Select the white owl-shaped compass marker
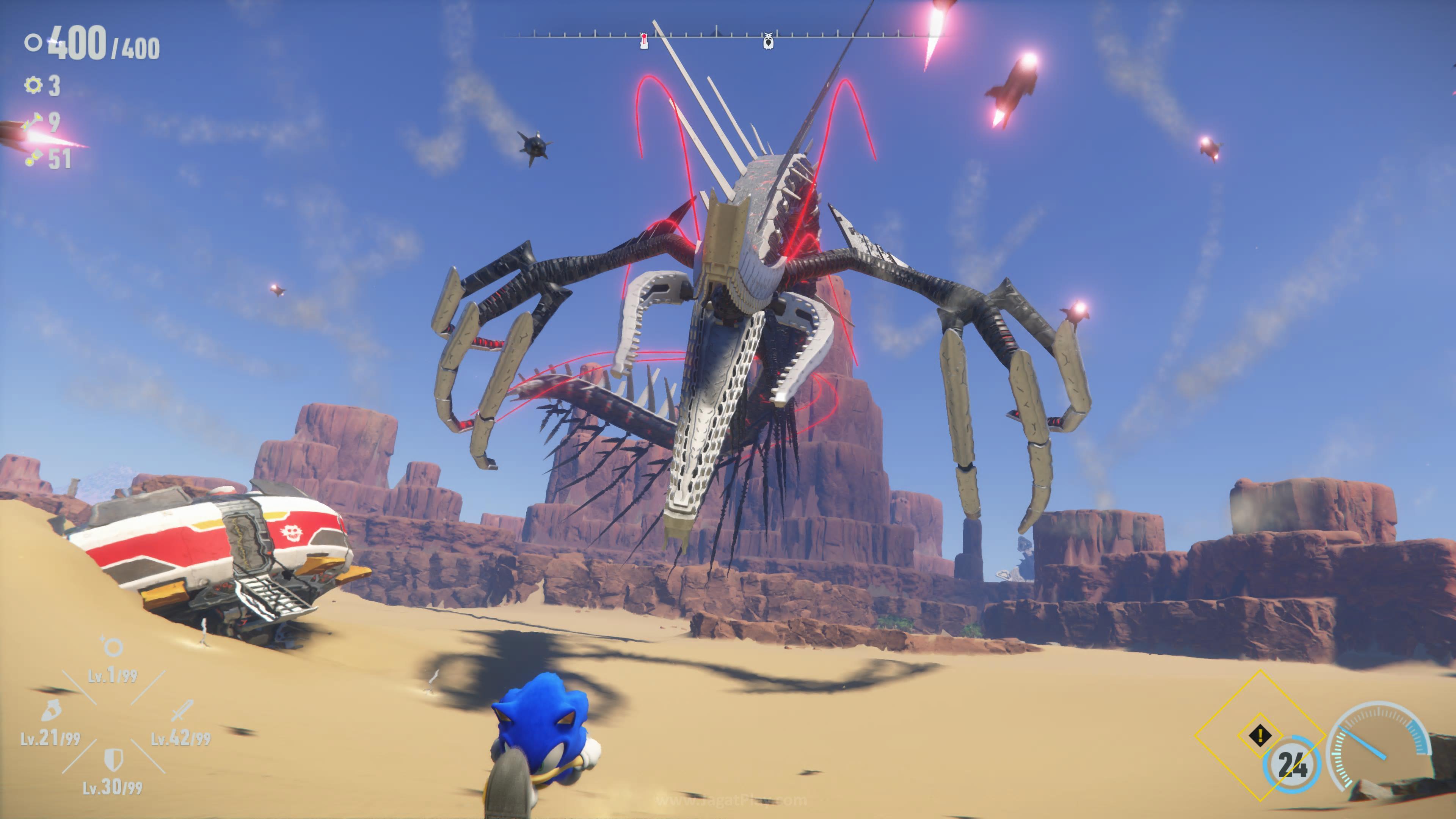The height and width of the screenshot is (819, 1456). coord(767,41)
